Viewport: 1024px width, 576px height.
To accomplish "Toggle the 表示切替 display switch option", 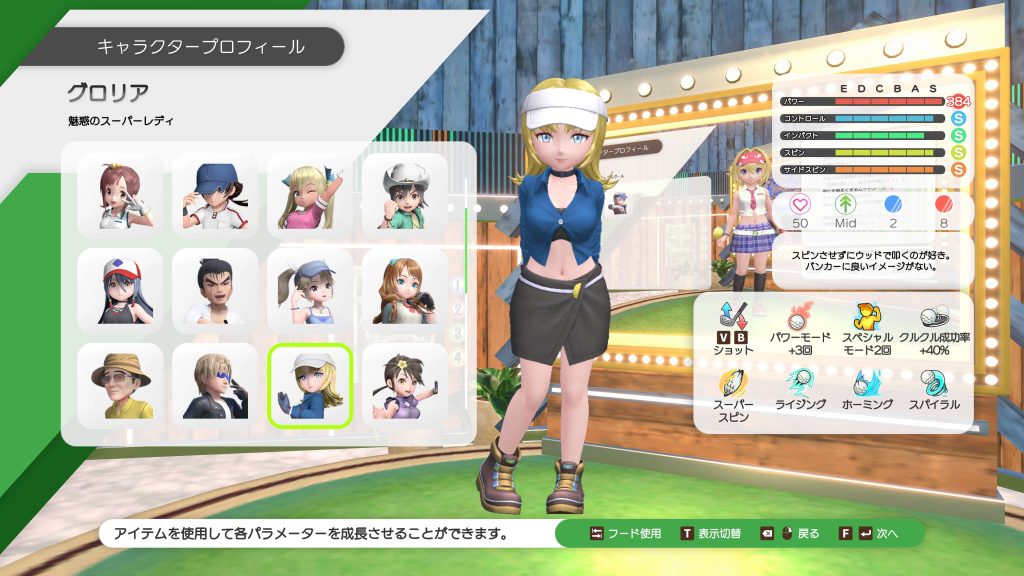I will (x=711, y=533).
